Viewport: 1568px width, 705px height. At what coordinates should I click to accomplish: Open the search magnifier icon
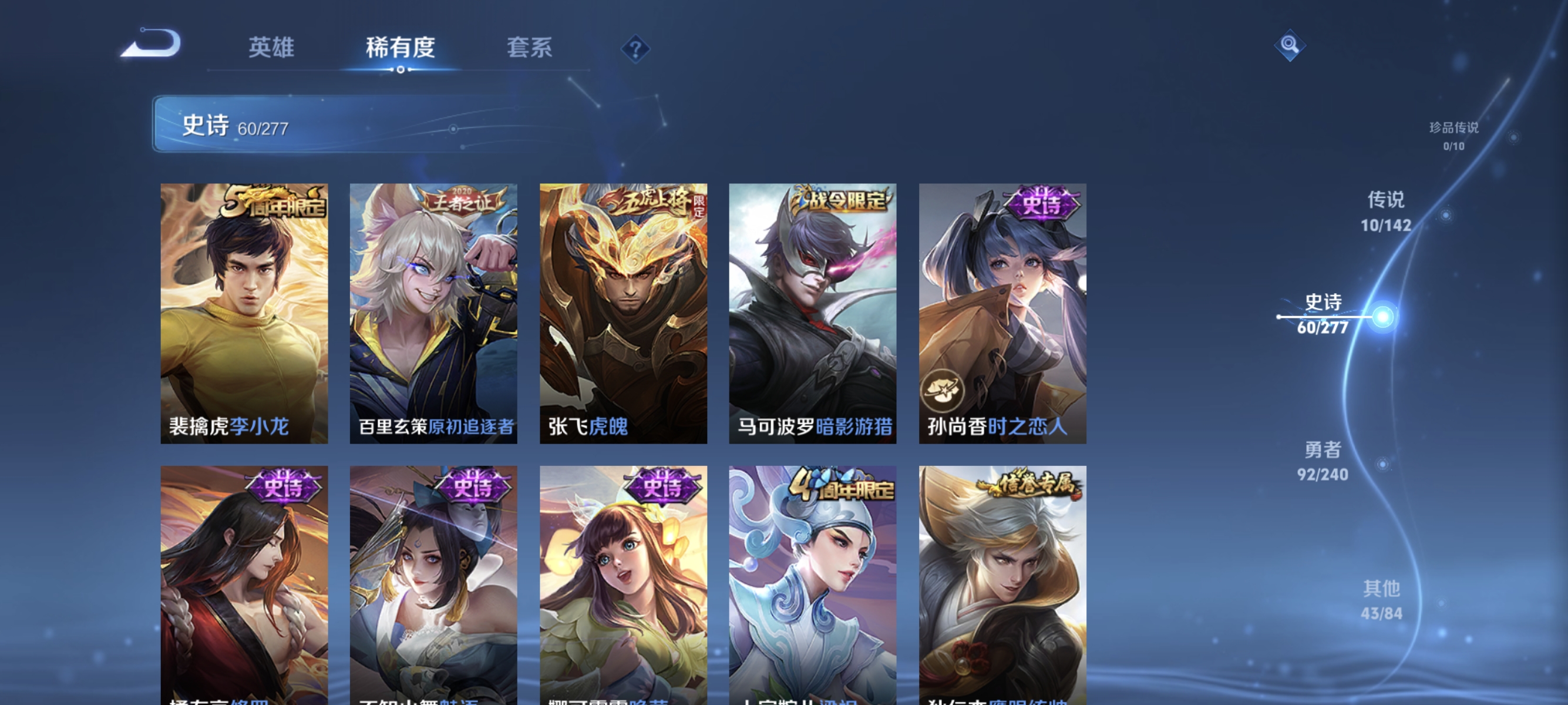coord(1290,45)
